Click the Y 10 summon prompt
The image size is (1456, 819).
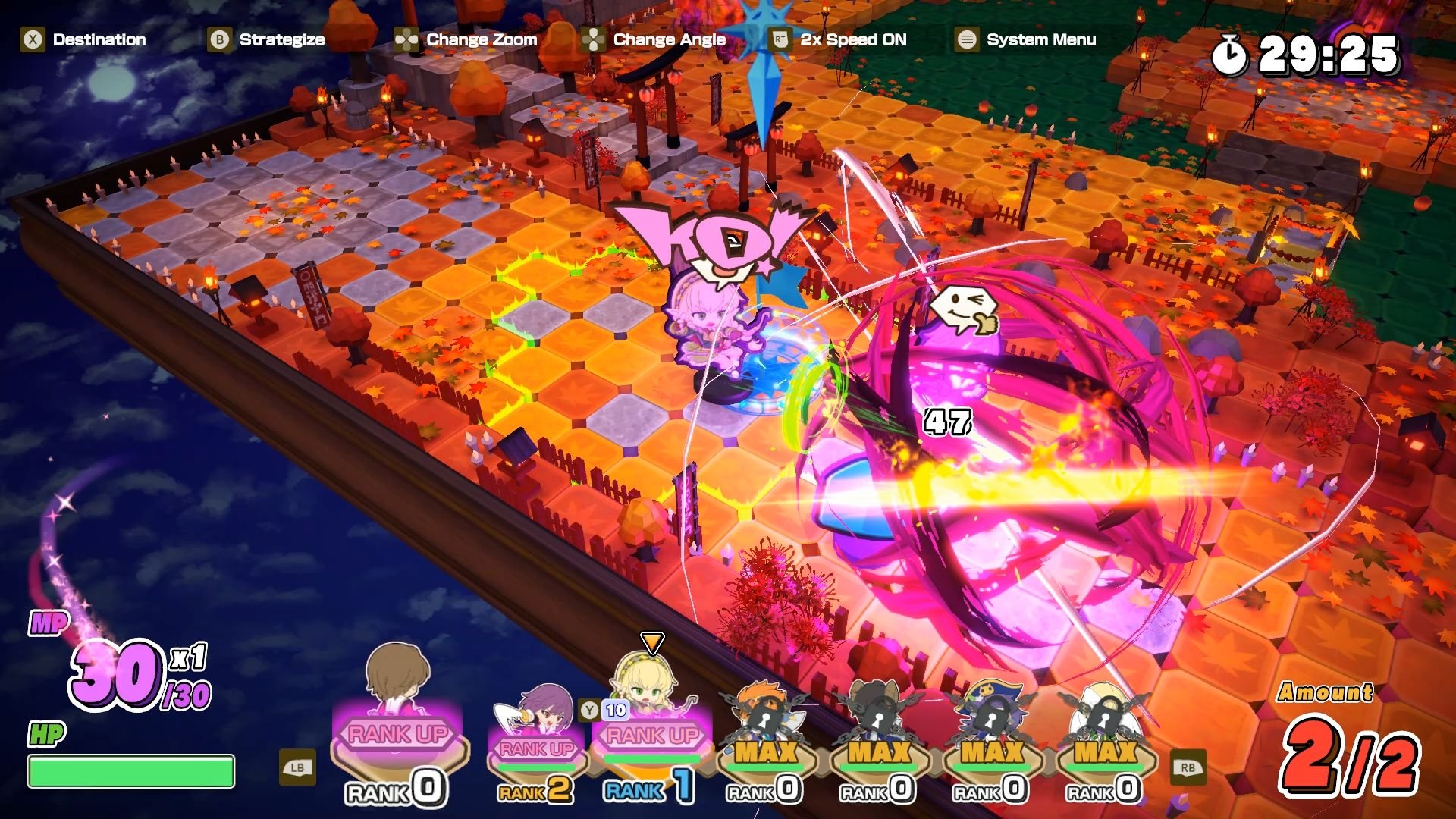(x=604, y=711)
